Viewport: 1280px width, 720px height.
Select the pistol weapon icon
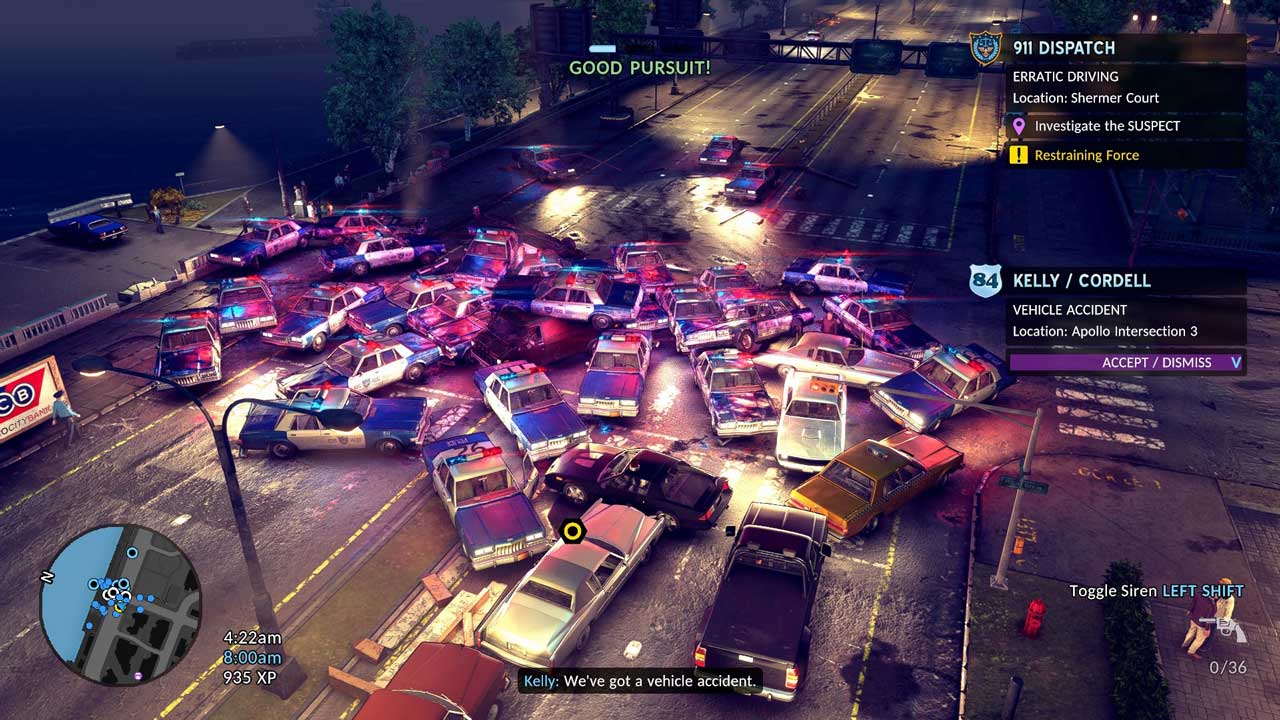pos(1226,629)
